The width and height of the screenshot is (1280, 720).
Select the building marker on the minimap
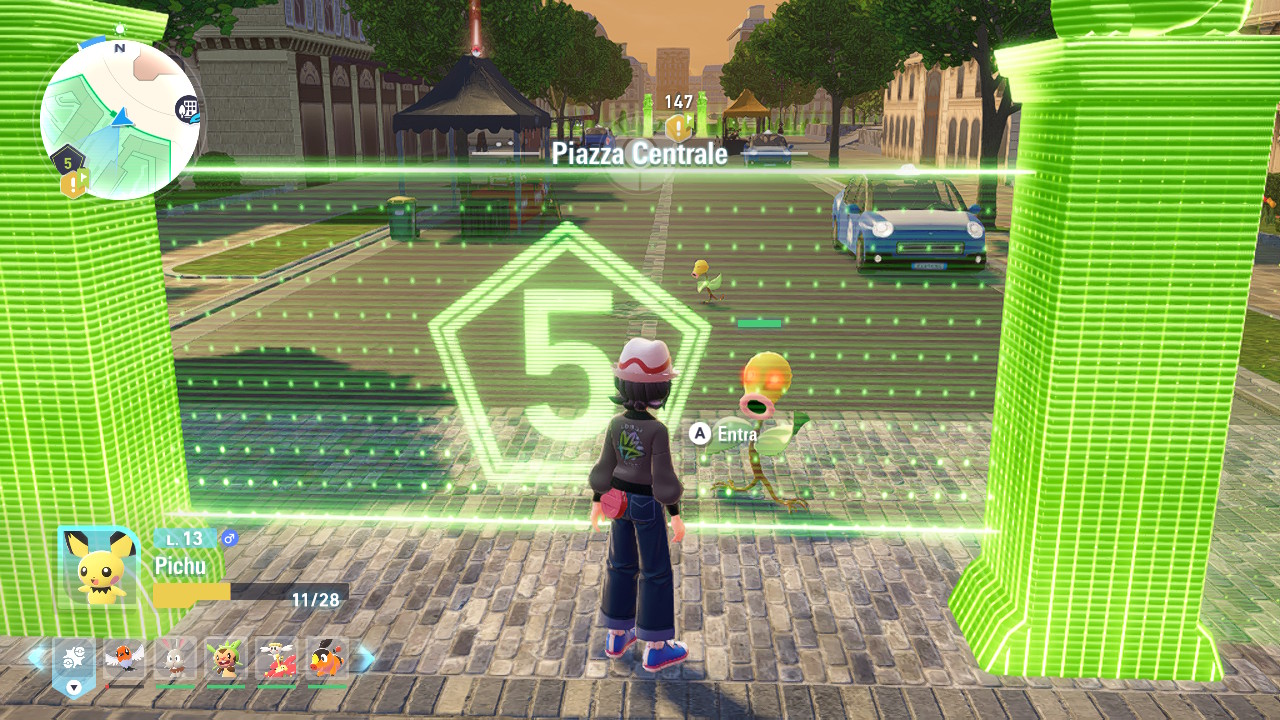pos(187,109)
